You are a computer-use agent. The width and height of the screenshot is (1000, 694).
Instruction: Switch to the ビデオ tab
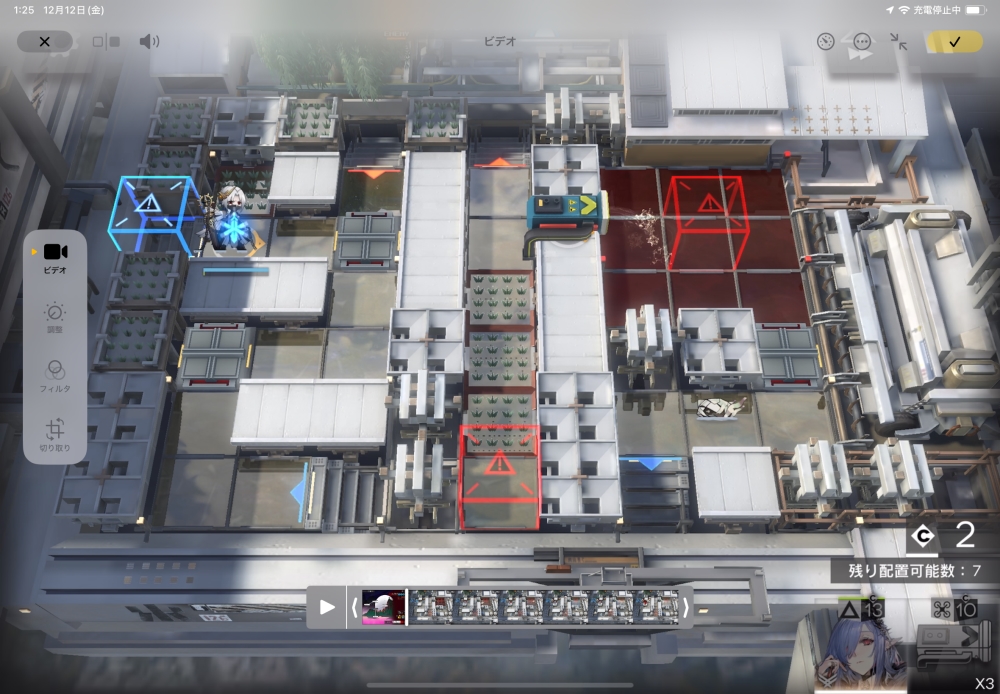(55, 256)
